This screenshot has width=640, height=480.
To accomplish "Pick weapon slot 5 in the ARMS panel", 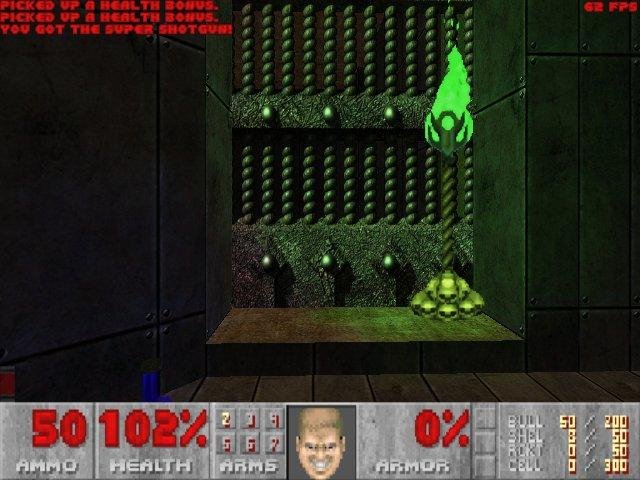I will pos(227,442).
